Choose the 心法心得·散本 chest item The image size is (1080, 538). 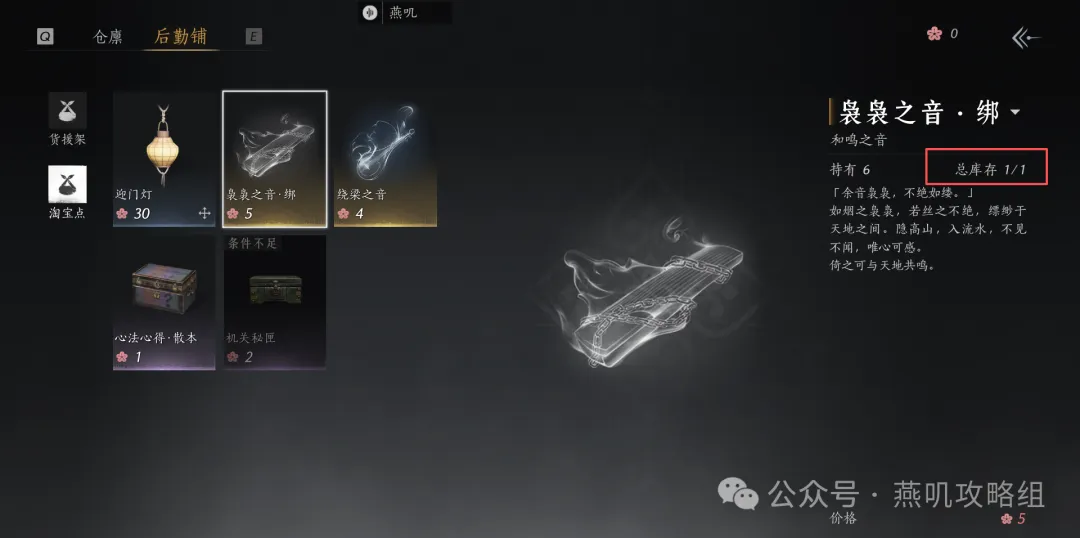(164, 302)
